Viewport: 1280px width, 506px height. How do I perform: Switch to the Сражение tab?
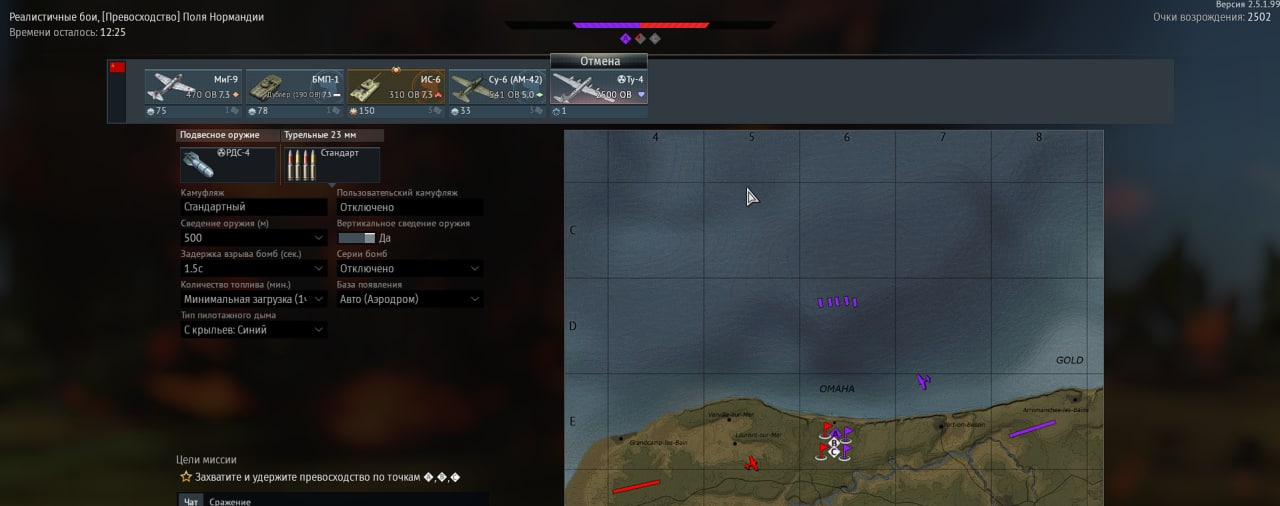tap(230, 500)
